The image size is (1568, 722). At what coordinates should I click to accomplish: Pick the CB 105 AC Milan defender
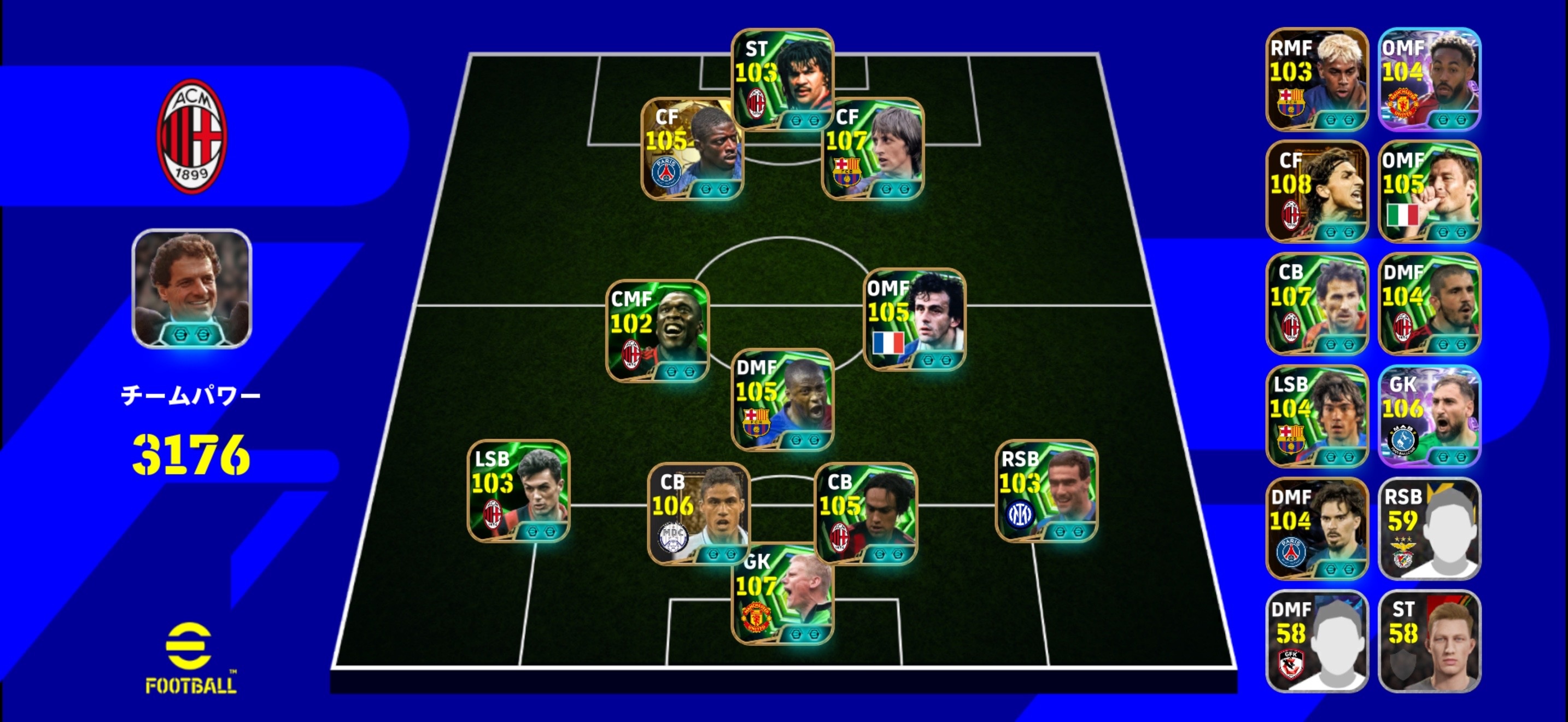(x=865, y=513)
